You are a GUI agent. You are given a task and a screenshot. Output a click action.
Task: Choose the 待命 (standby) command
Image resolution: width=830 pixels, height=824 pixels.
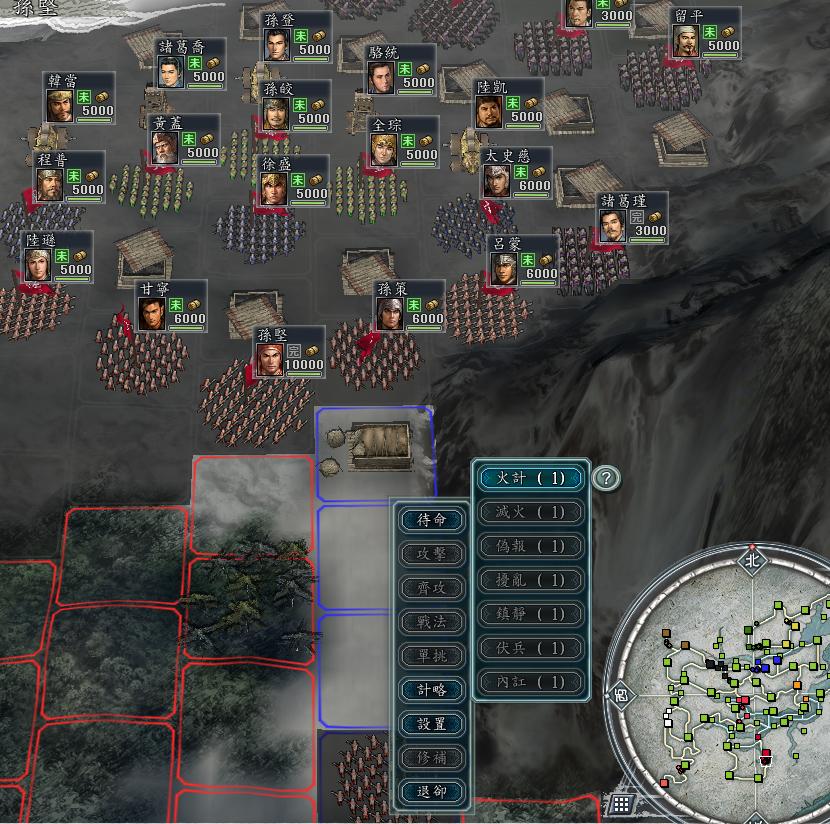432,520
